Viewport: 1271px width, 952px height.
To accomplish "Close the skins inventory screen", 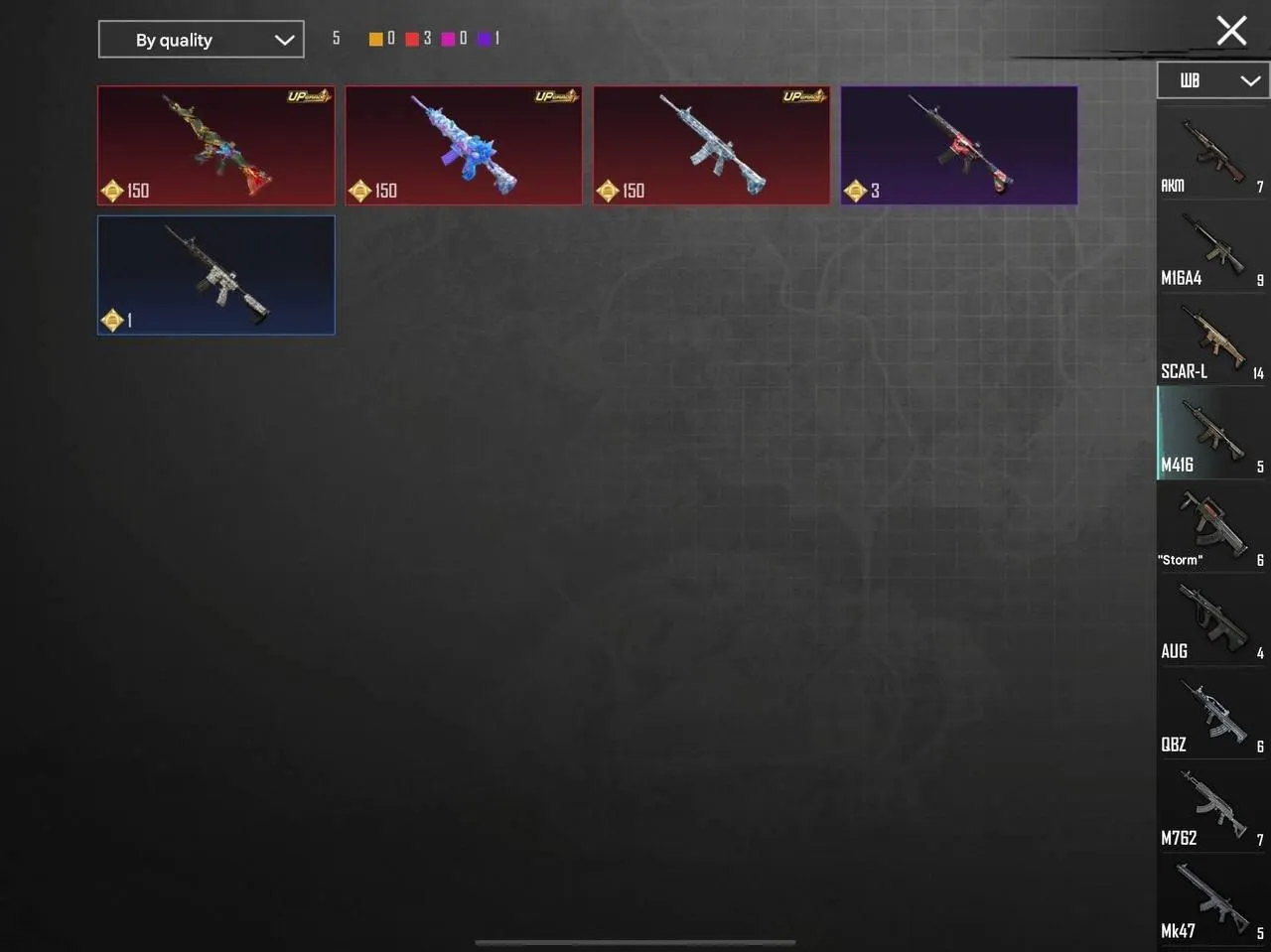I will 1231,31.
